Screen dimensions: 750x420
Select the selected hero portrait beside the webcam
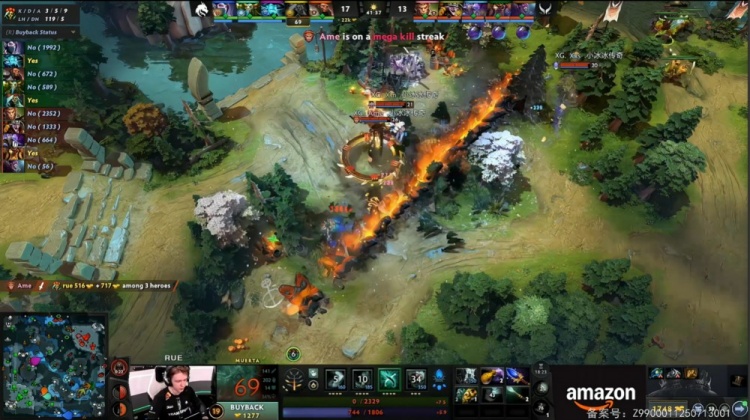(247, 382)
